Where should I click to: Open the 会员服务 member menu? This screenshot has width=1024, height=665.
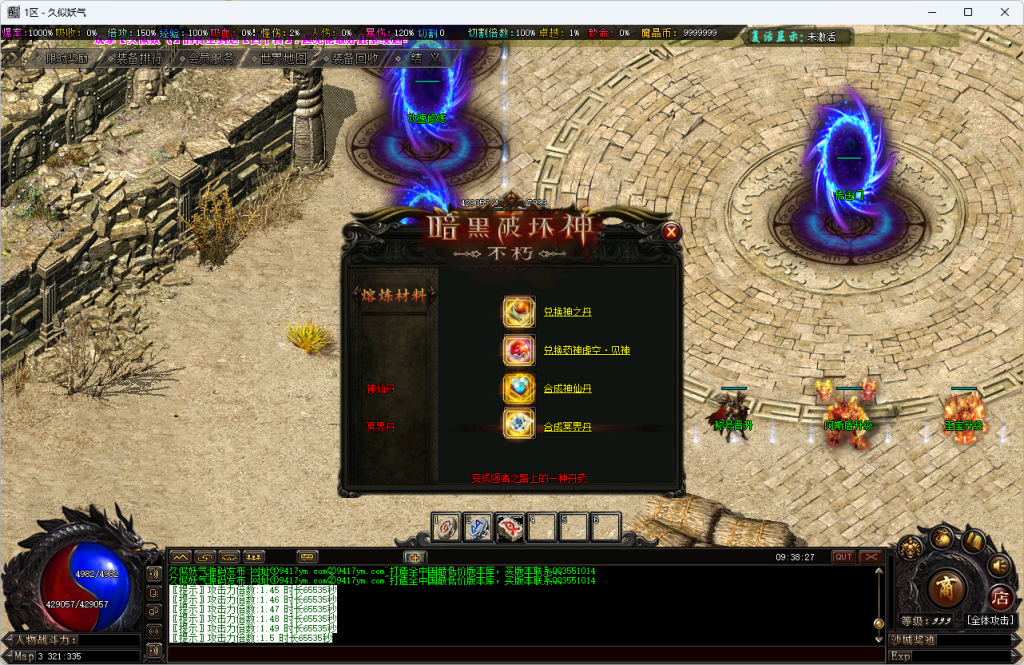coord(206,58)
